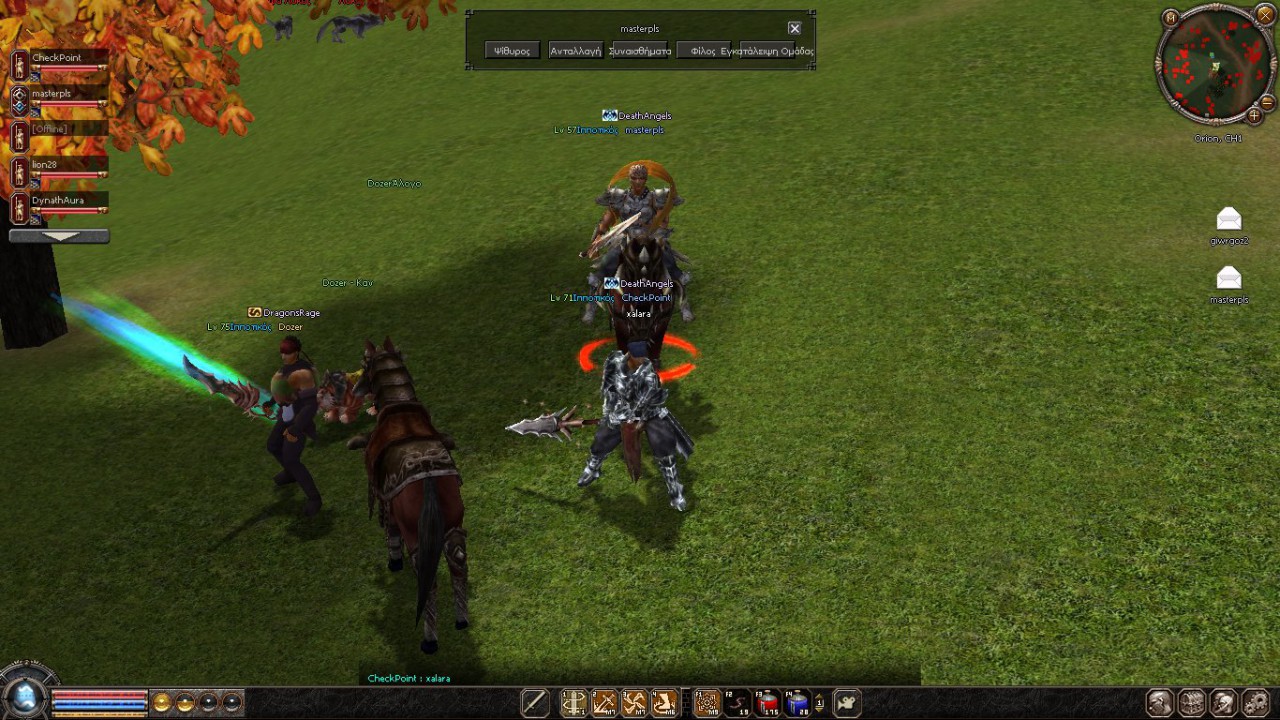Start a trade via the Ανταλλαγή button
The image size is (1280, 720).
point(575,51)
